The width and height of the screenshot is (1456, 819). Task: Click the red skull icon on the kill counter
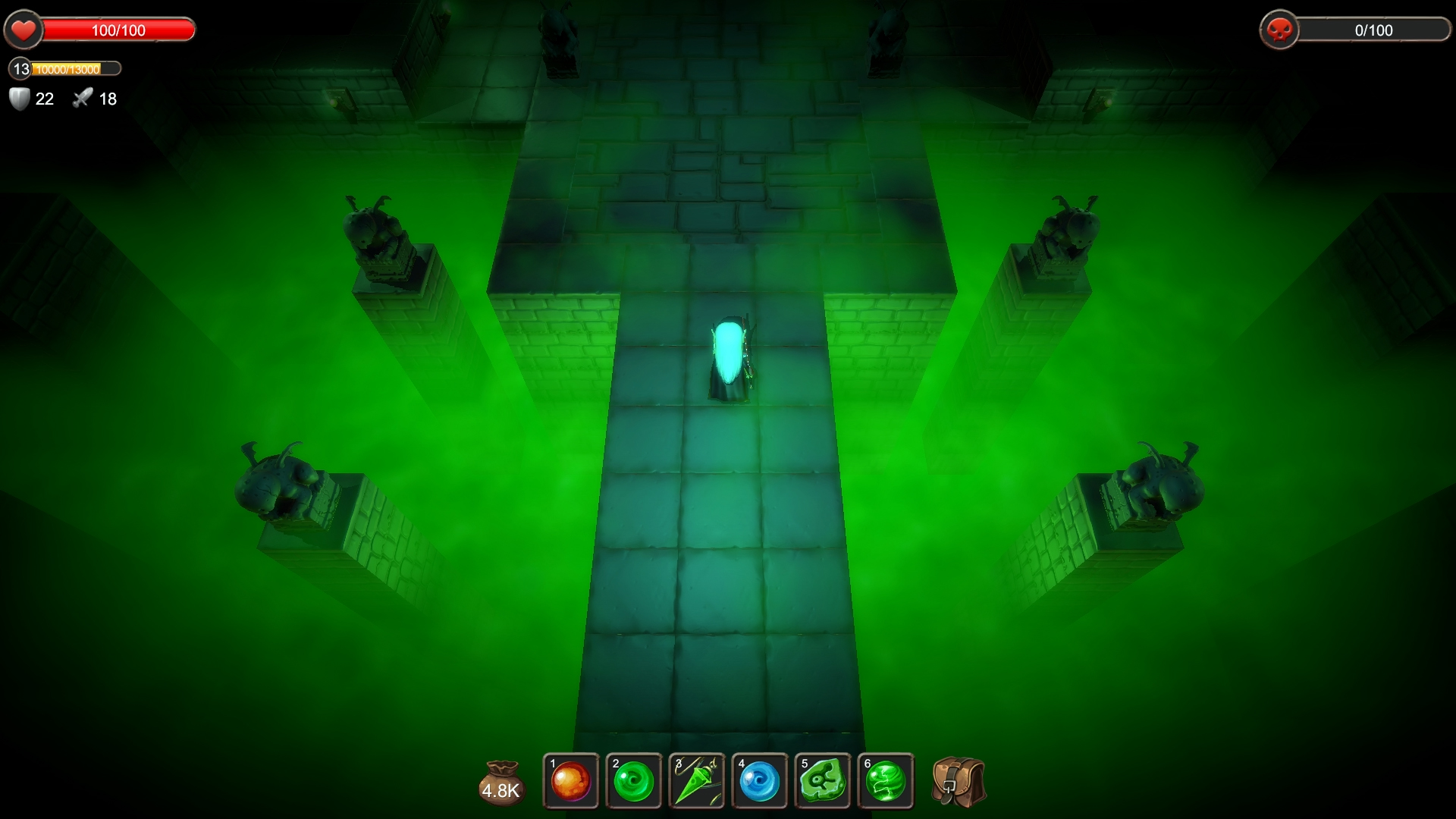tap(1281, 30)
